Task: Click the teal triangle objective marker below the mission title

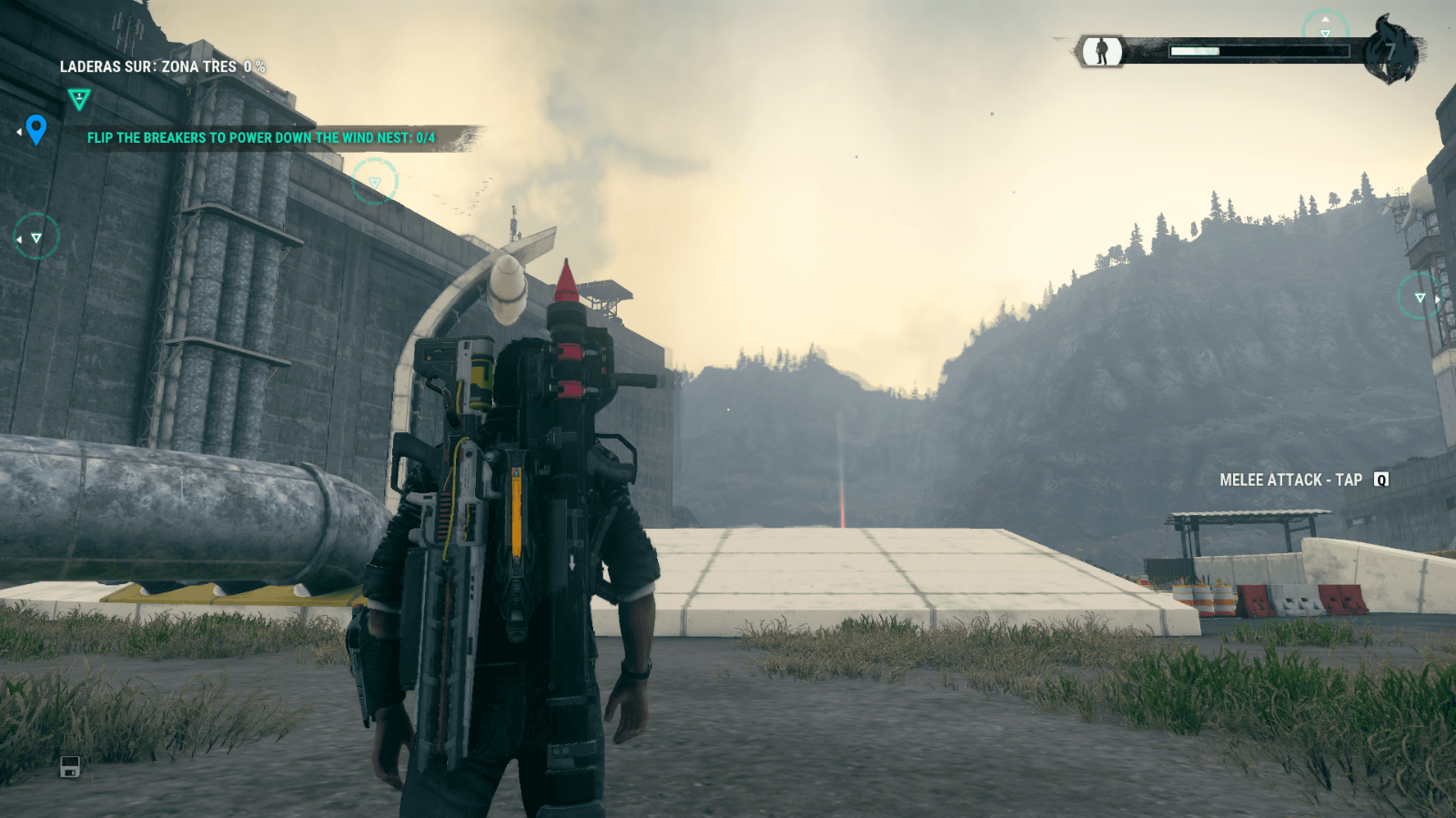Action: (78, 98)
